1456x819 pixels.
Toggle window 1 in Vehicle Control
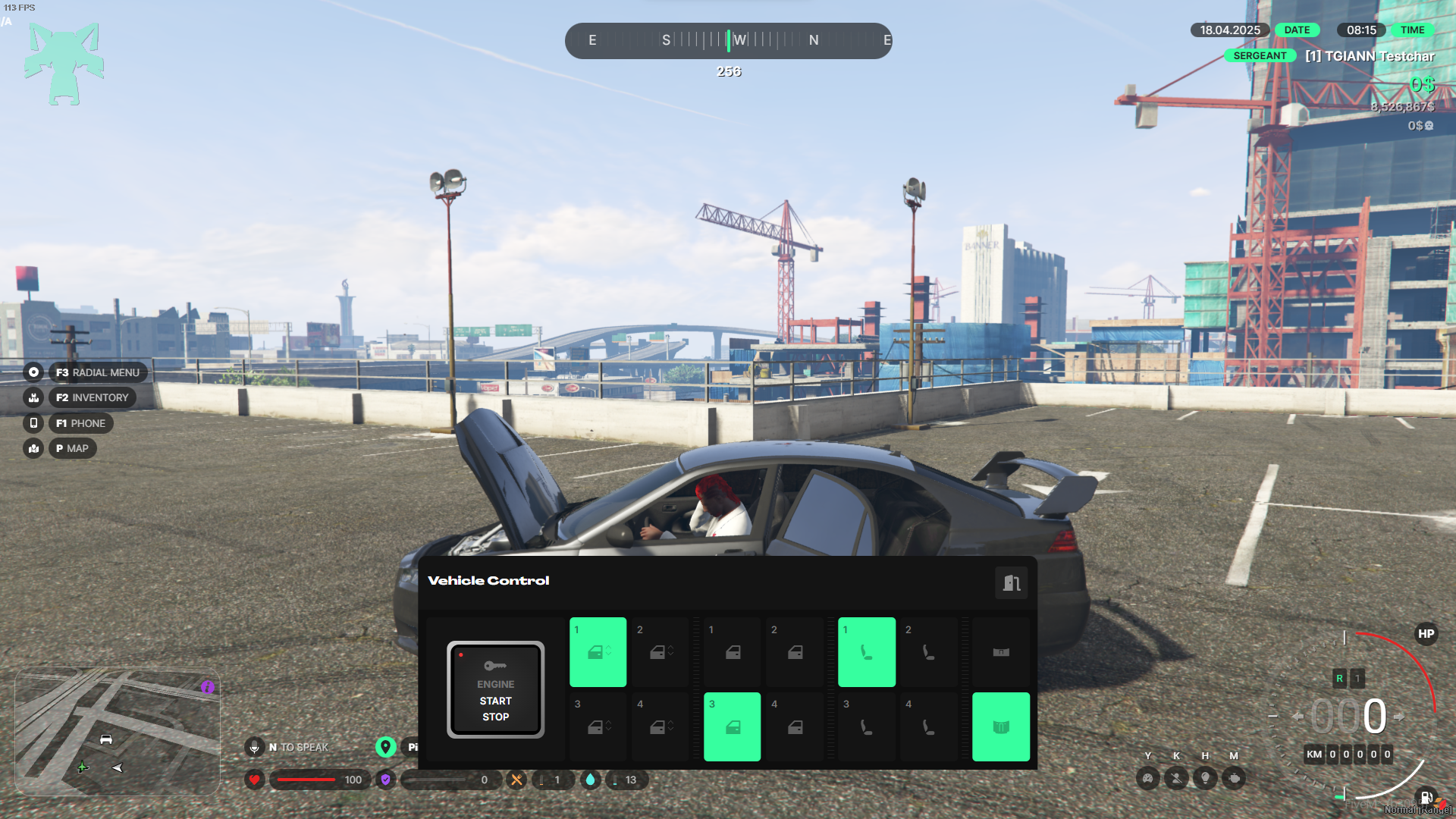click(x=598, y=652)
